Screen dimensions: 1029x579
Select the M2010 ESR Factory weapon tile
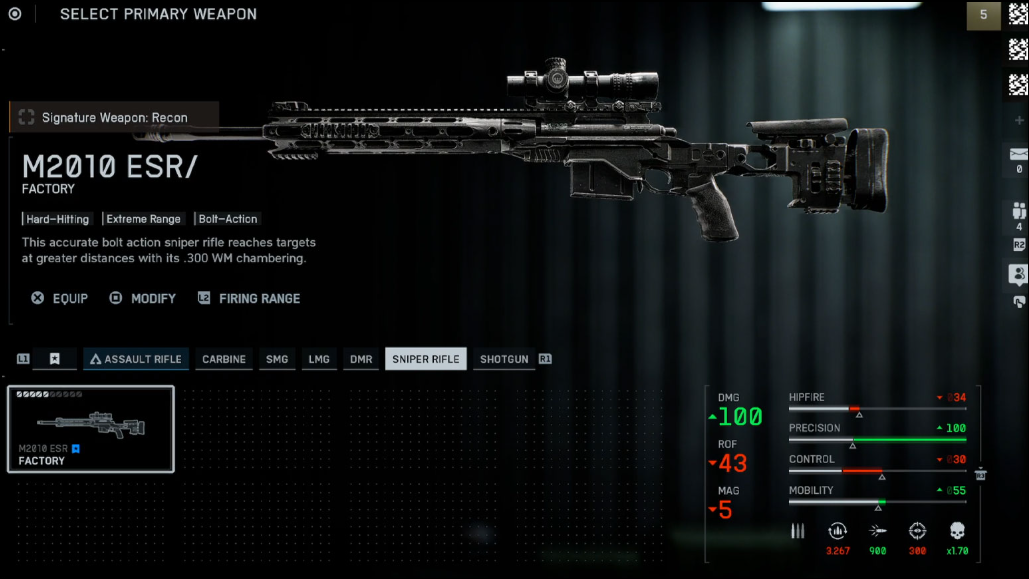coord(91,429)
